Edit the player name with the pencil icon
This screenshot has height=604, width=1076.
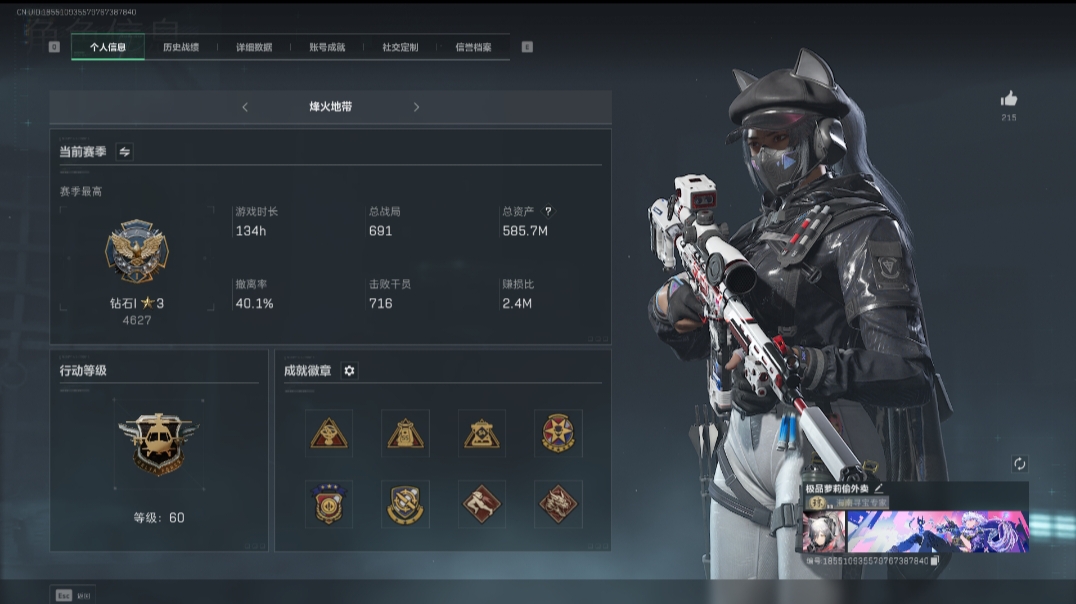[x=879, y=488]
